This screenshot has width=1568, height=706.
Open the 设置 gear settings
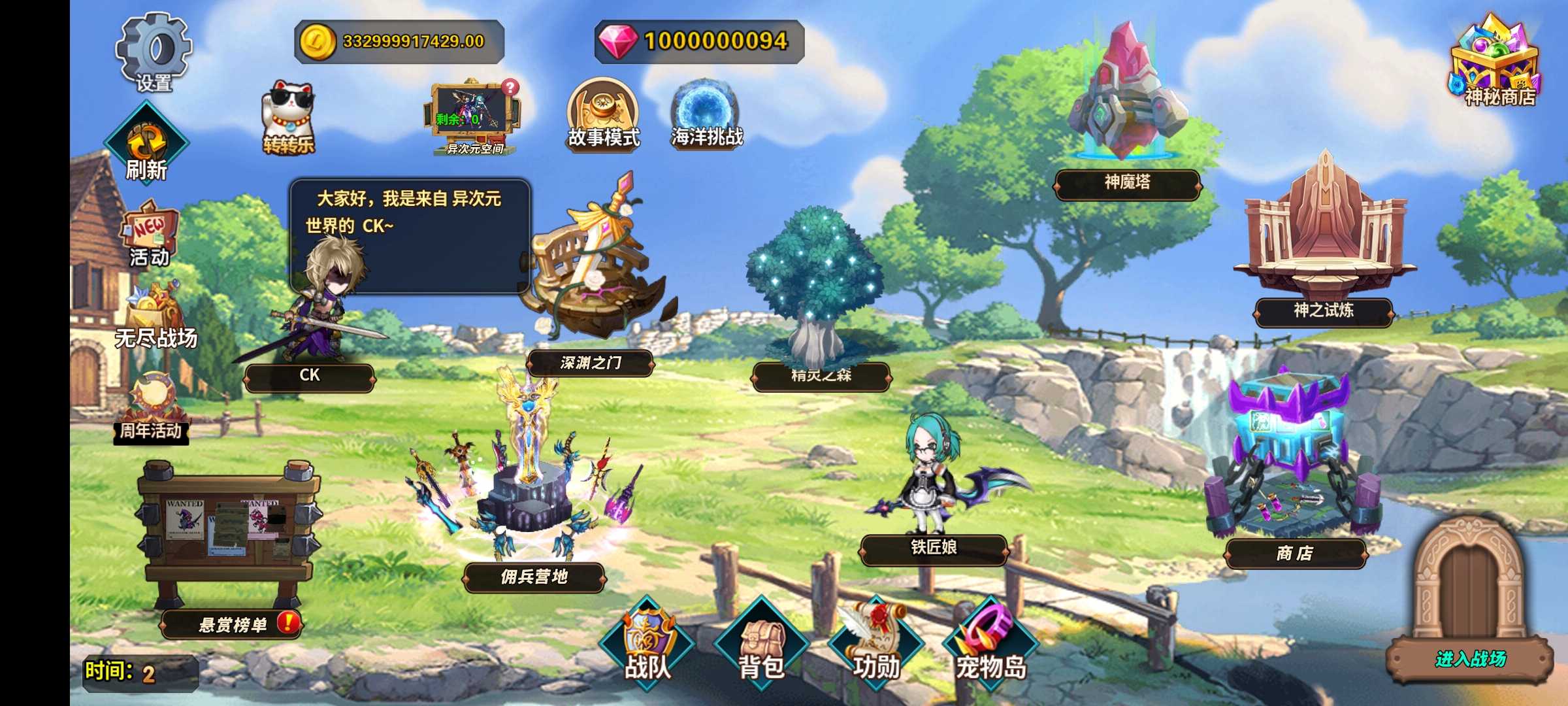[x=154, y=54]
